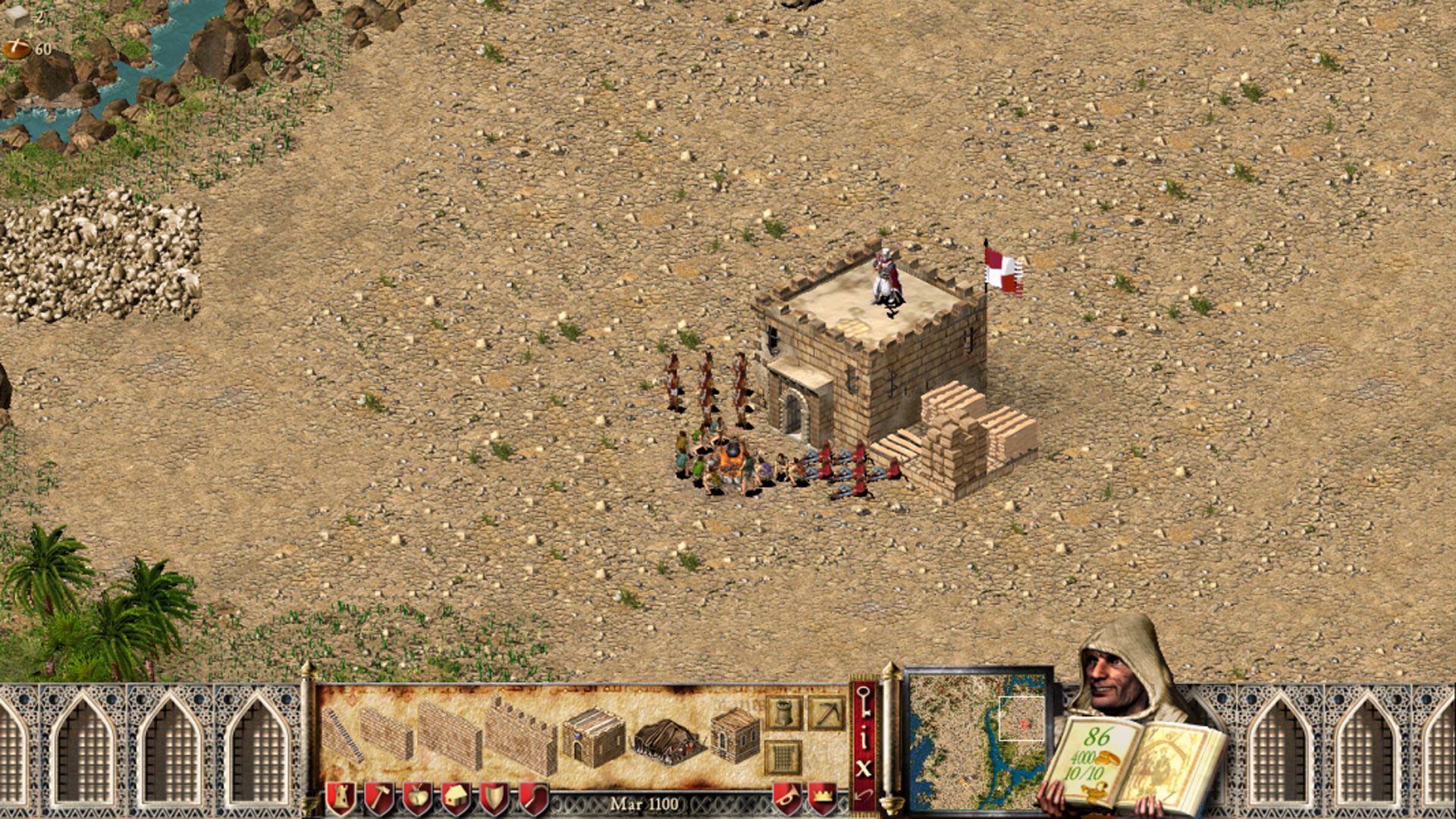Open the farm buildings apple category

tap(417, 798)
